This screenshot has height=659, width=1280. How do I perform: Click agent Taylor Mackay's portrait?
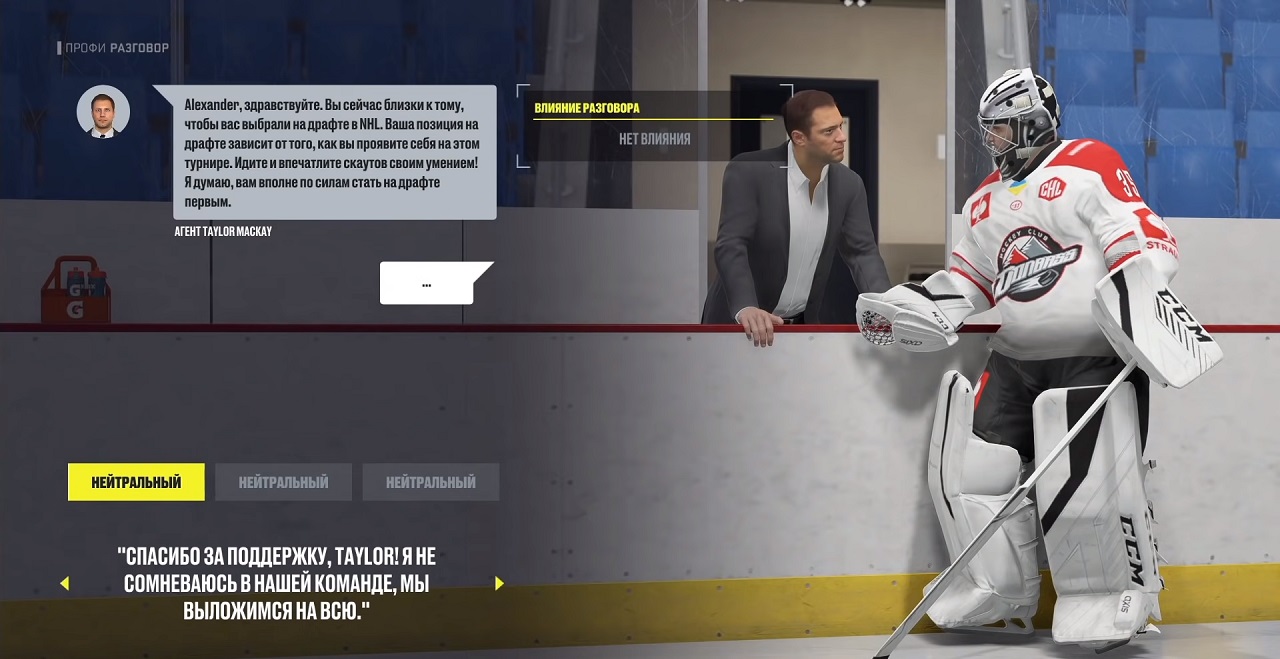(x=103, y=111)
